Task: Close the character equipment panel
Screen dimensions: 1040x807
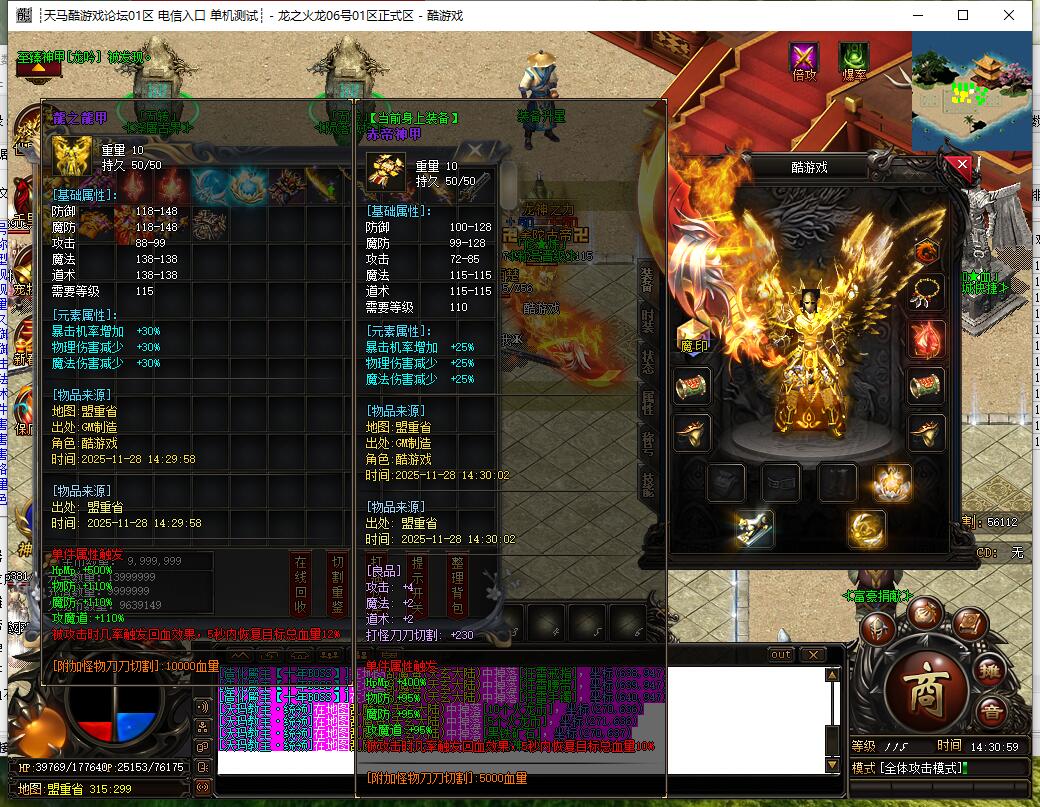Action: click(x=962, y=165)
